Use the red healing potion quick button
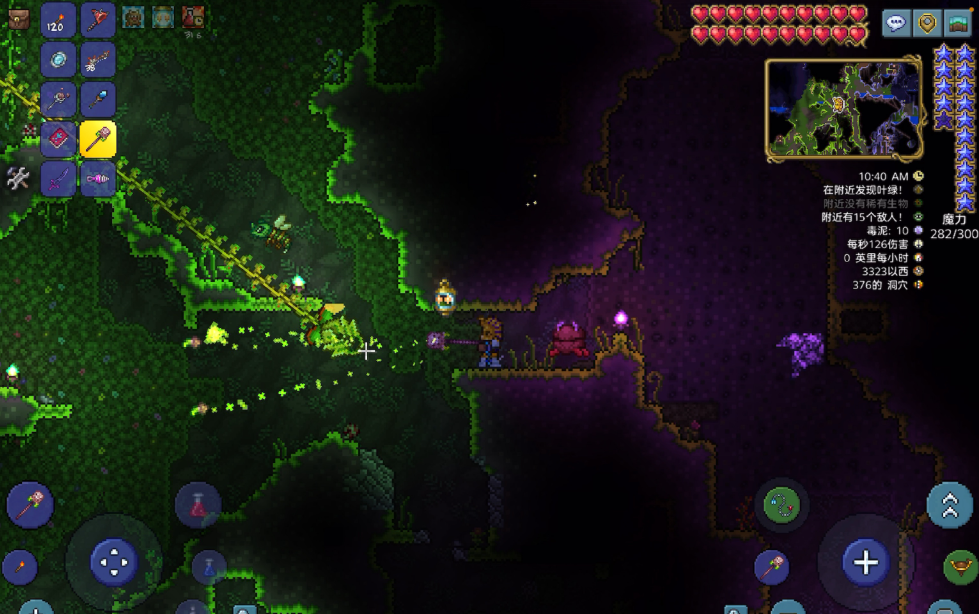 (197, 505)
